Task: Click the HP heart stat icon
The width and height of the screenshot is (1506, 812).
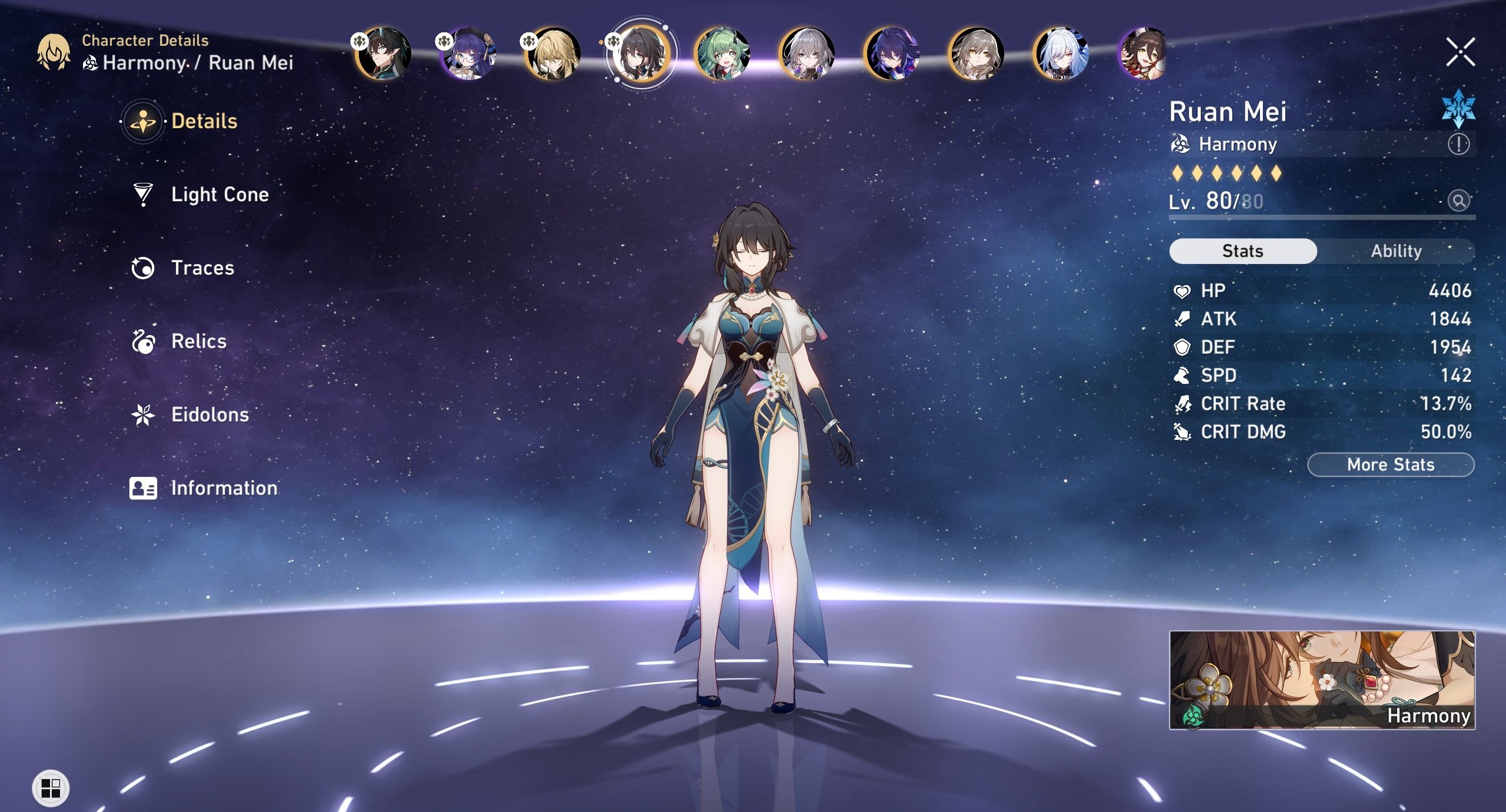Action: click(x=1184, y=290)
